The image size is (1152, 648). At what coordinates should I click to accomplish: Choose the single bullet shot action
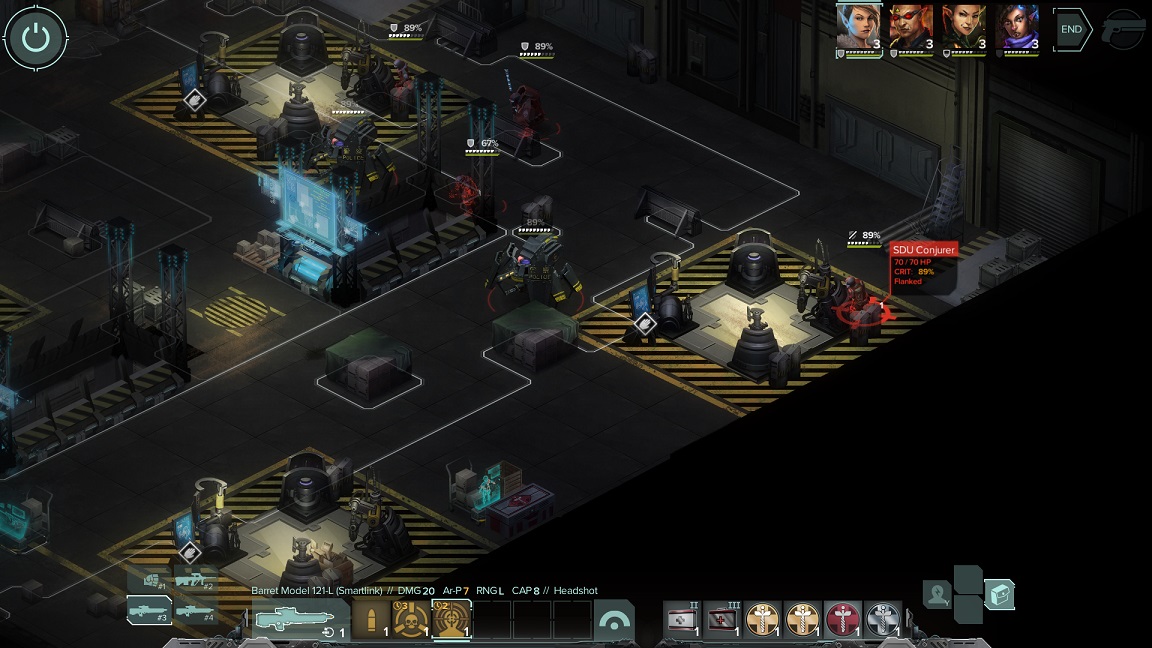[x=372, y=620]
